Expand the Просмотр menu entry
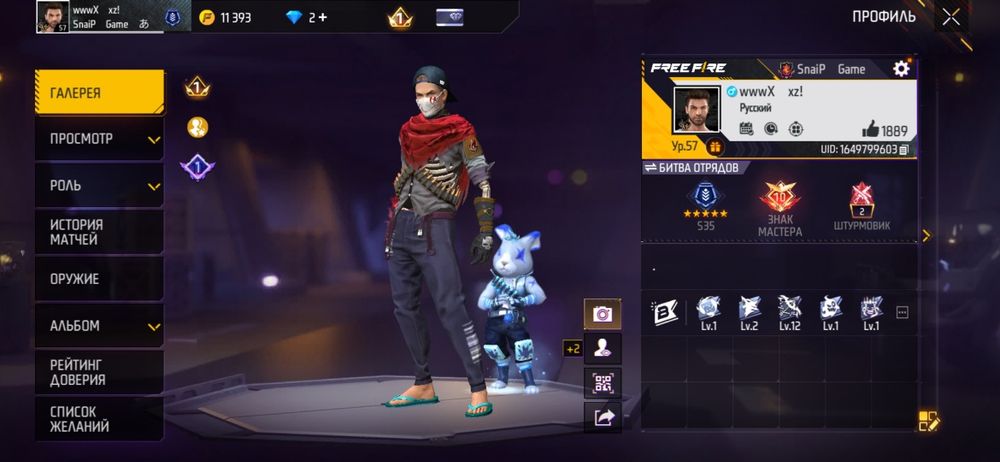 (99, 139)
